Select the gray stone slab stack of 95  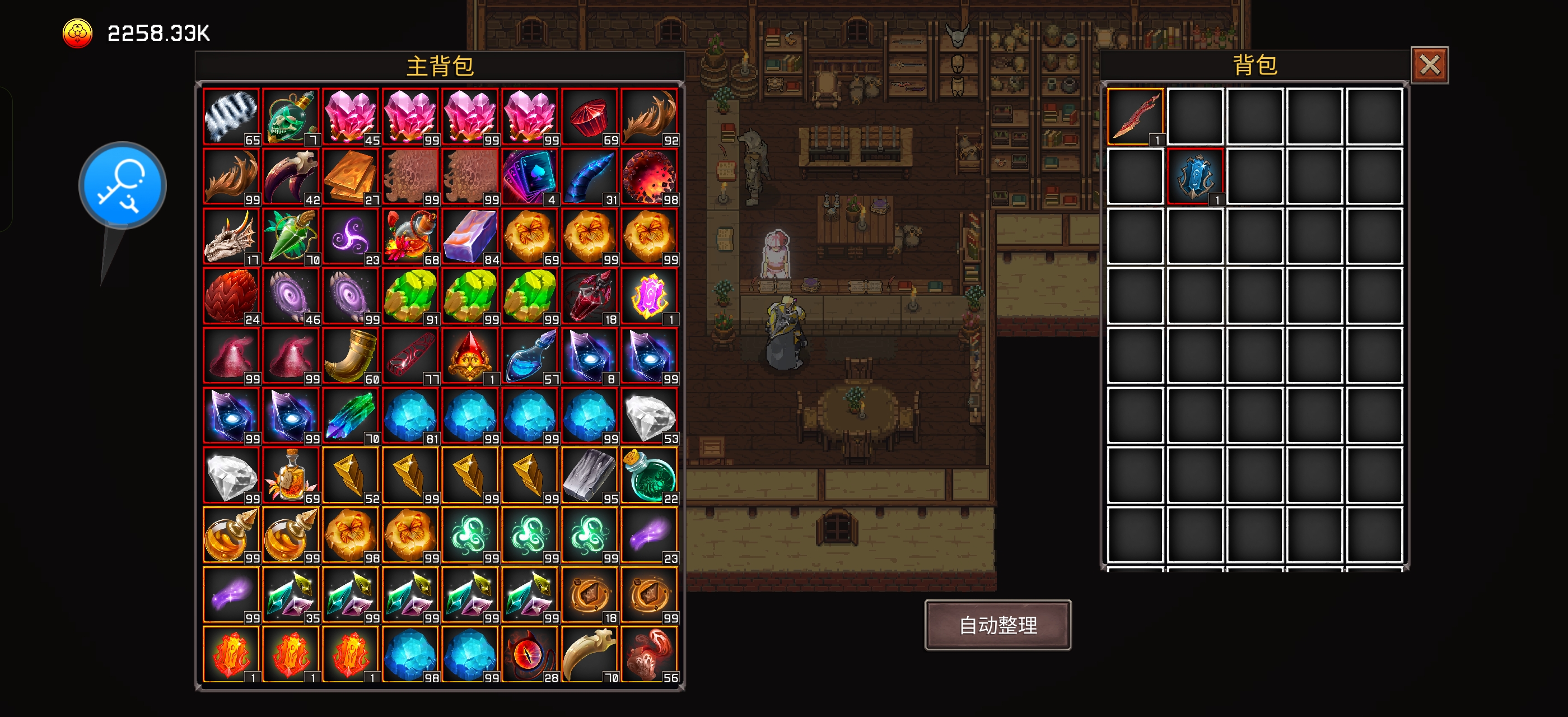tap(589, 475)
